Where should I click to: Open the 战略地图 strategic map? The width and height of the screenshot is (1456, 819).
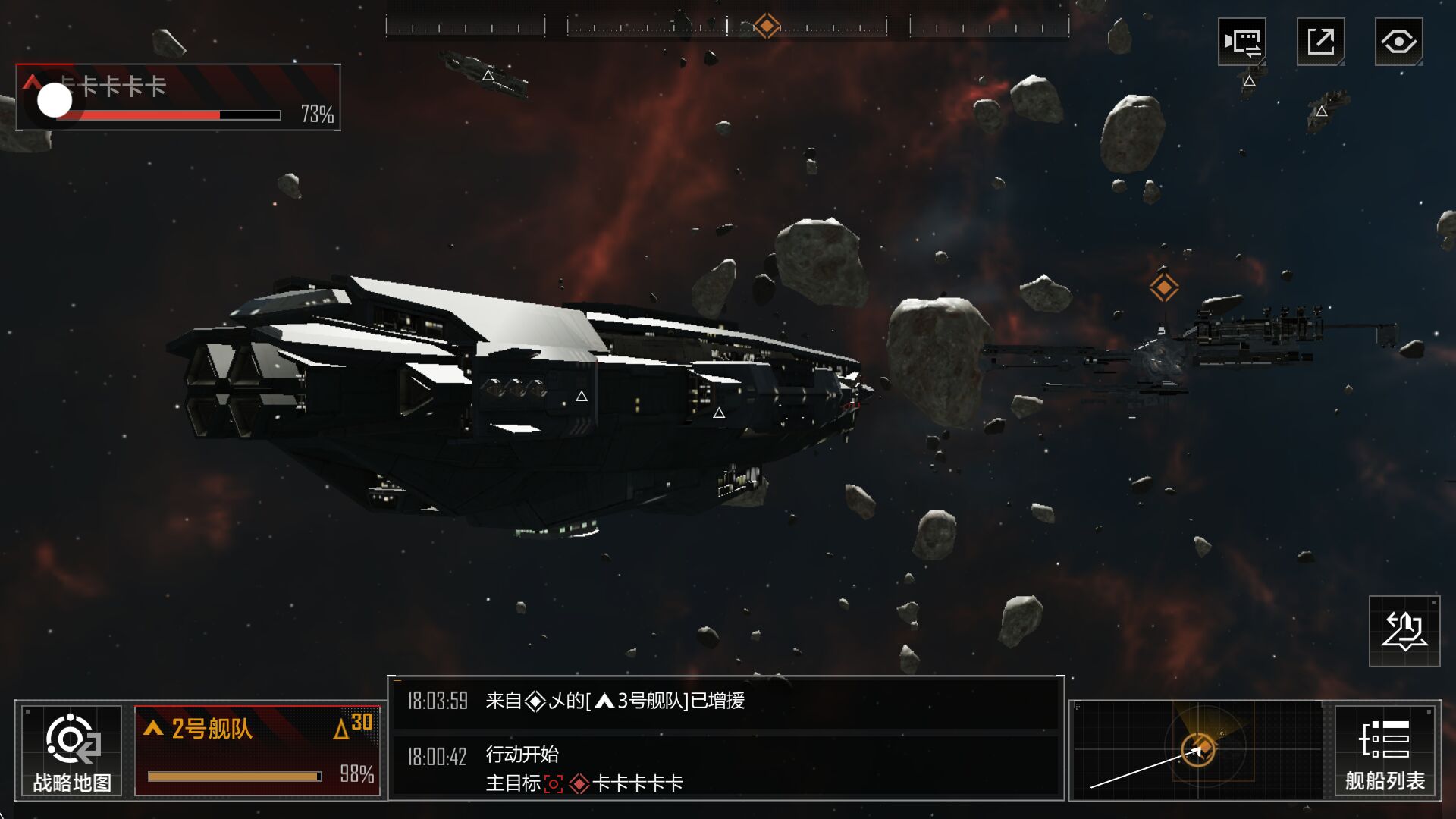[x=71, y=751]
